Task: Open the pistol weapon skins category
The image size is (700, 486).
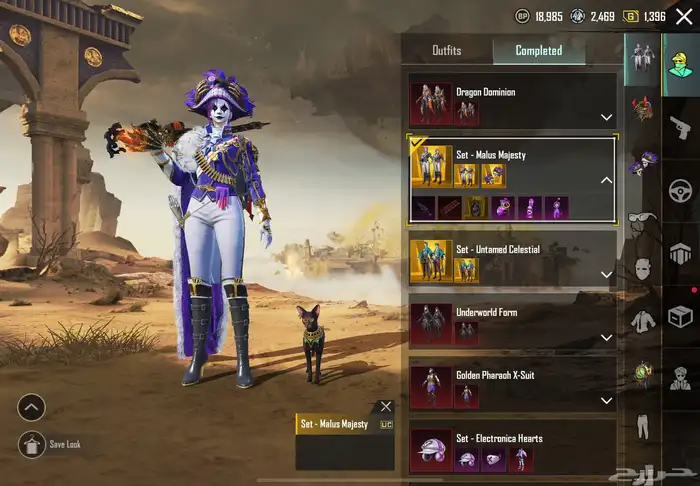Action: click(x=681, y=125)
